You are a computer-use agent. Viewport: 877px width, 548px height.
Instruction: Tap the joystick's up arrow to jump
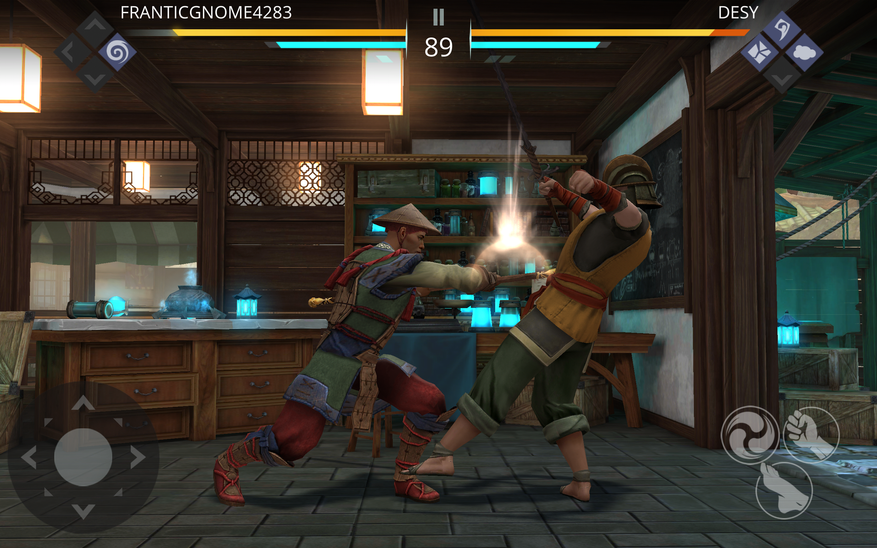click(x=83, y=404)
